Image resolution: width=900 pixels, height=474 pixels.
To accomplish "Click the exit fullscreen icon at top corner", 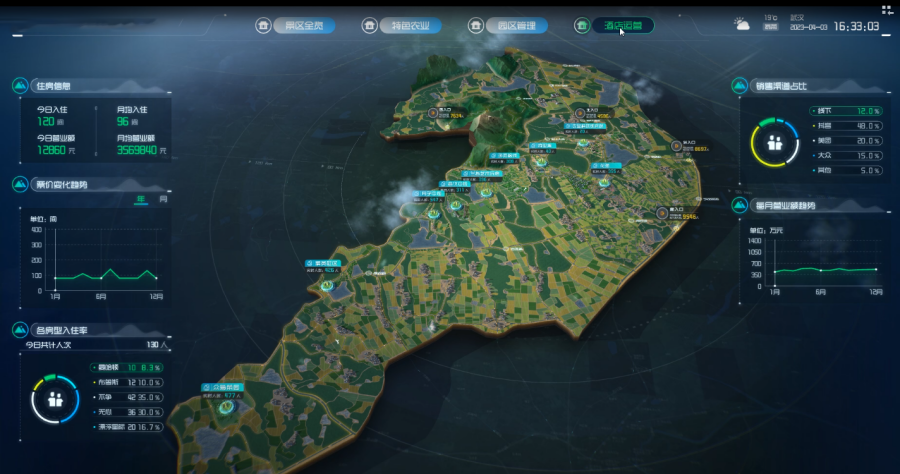I will tap(887, 10).
